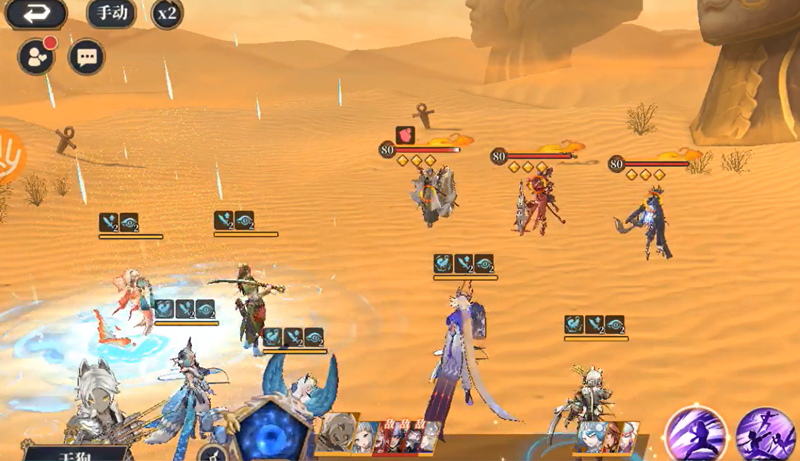Viewport: 800px width, 461px height.
Task: Open the chat speech bubble
Action: (86, 57)
